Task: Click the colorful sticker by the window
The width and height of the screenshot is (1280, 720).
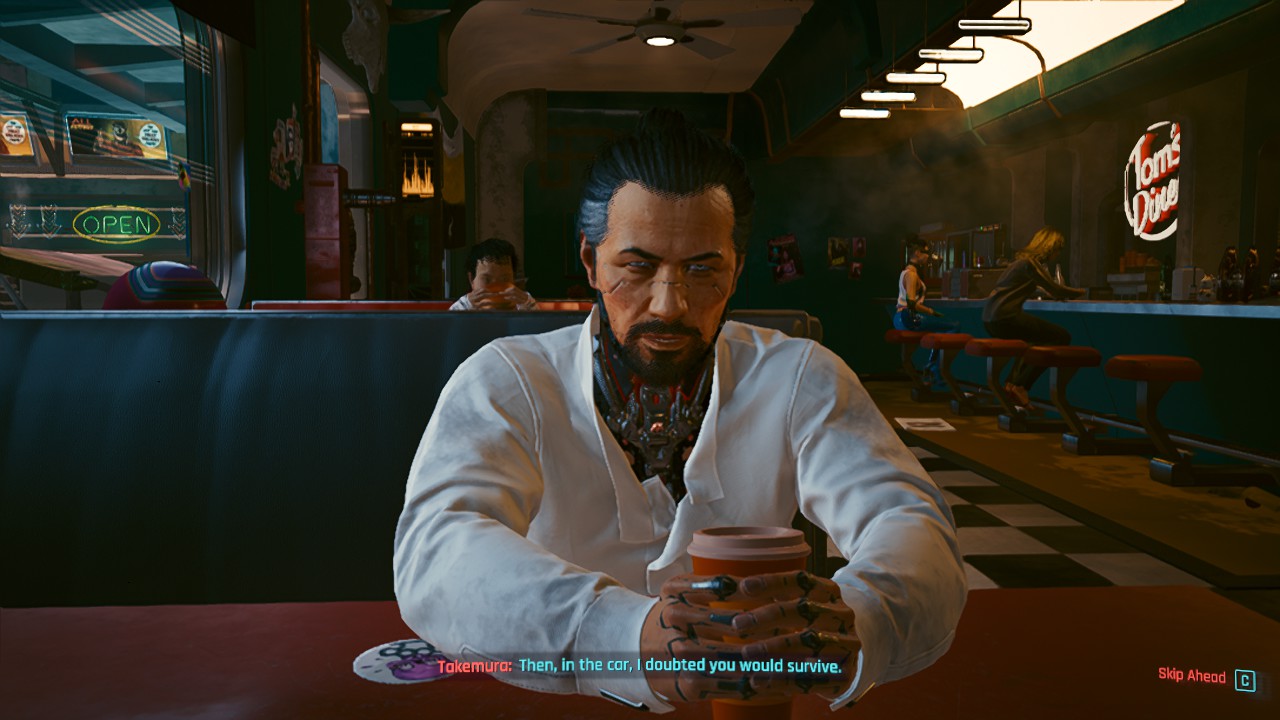Action: tap(184, 177)
